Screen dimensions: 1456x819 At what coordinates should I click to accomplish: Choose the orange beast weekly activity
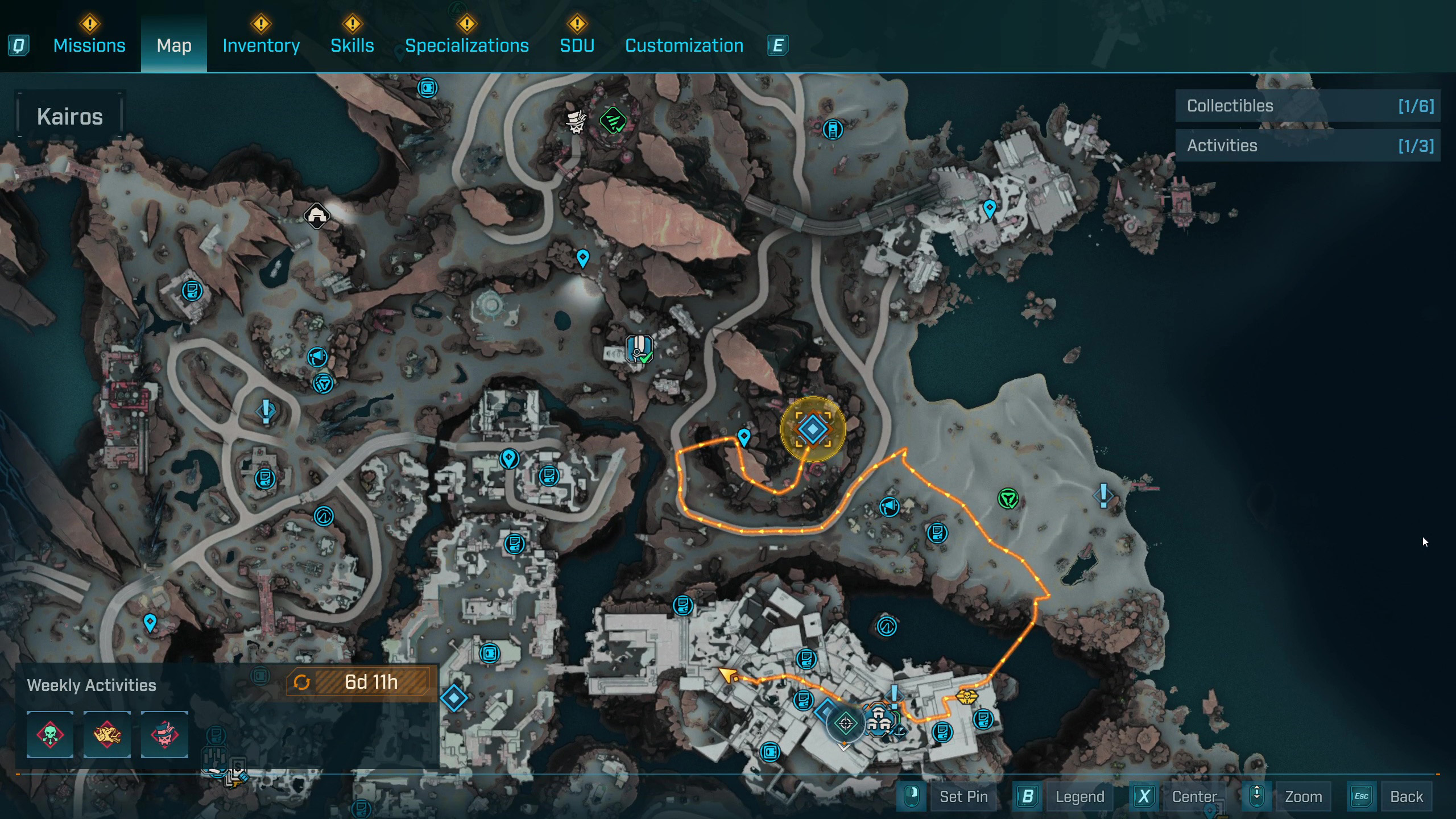tap(107, 735)
